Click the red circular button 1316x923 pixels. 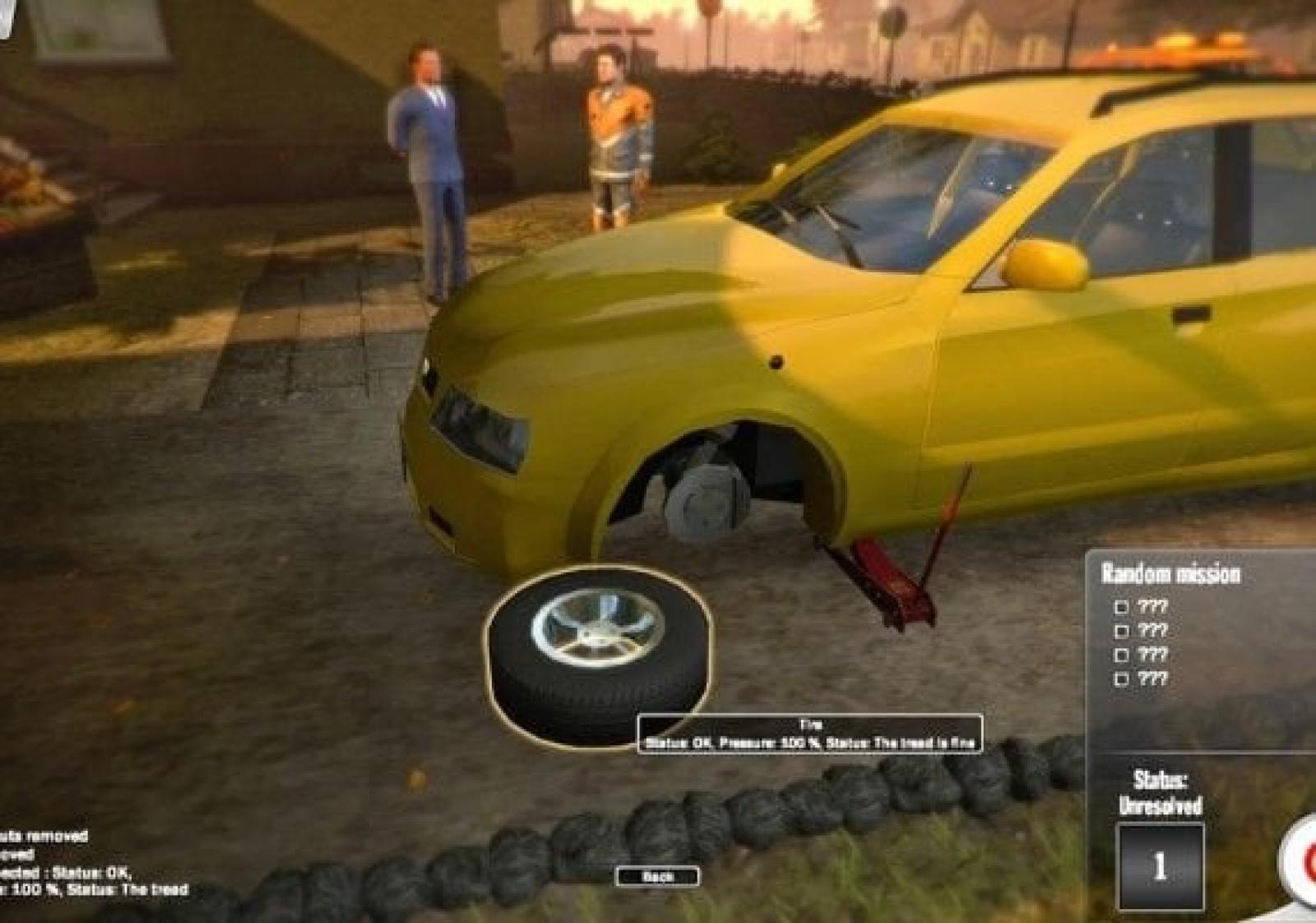coord(1304,860)
